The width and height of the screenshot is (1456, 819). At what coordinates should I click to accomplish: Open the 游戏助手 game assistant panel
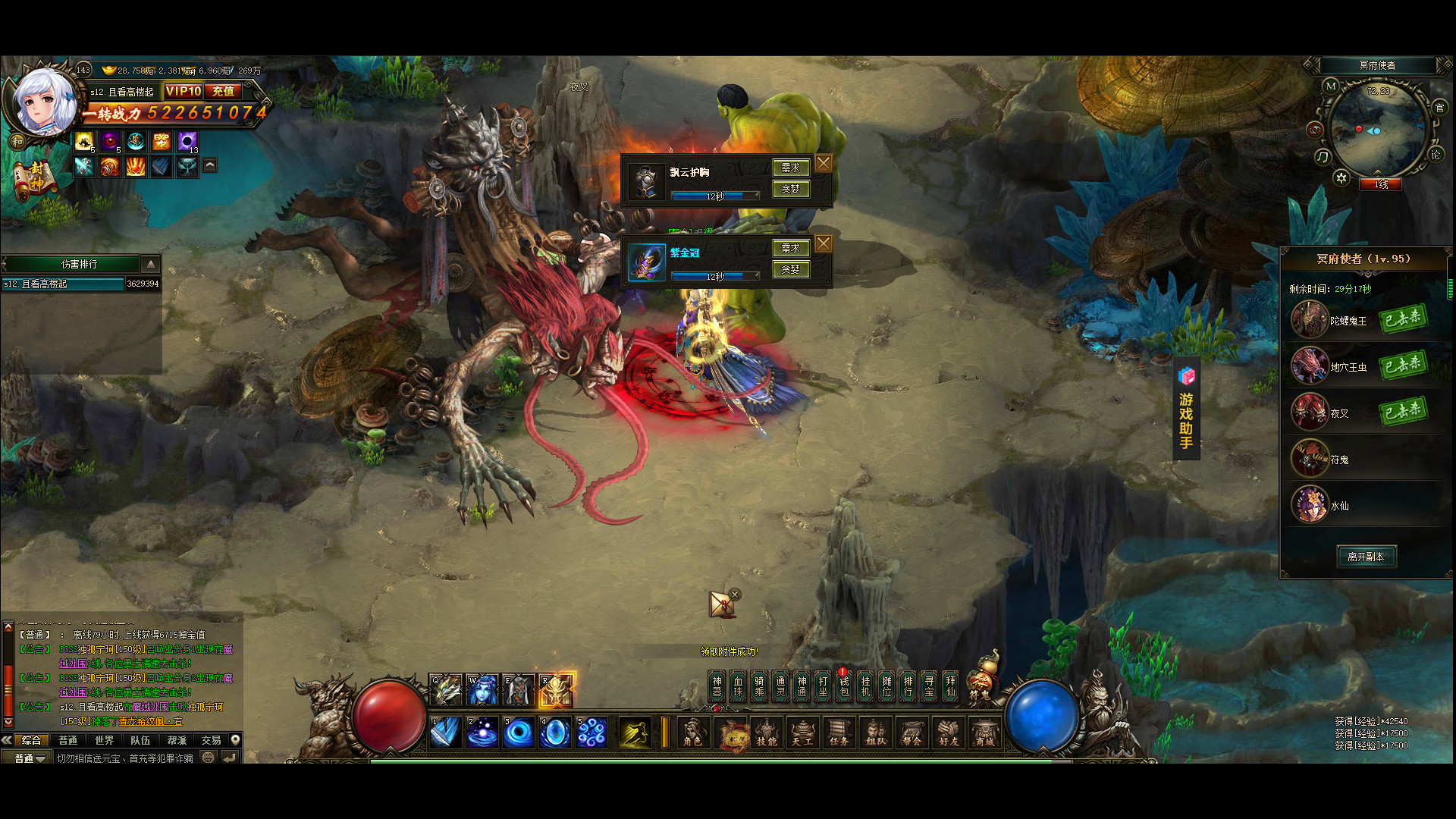click(x=1186, y=409)
